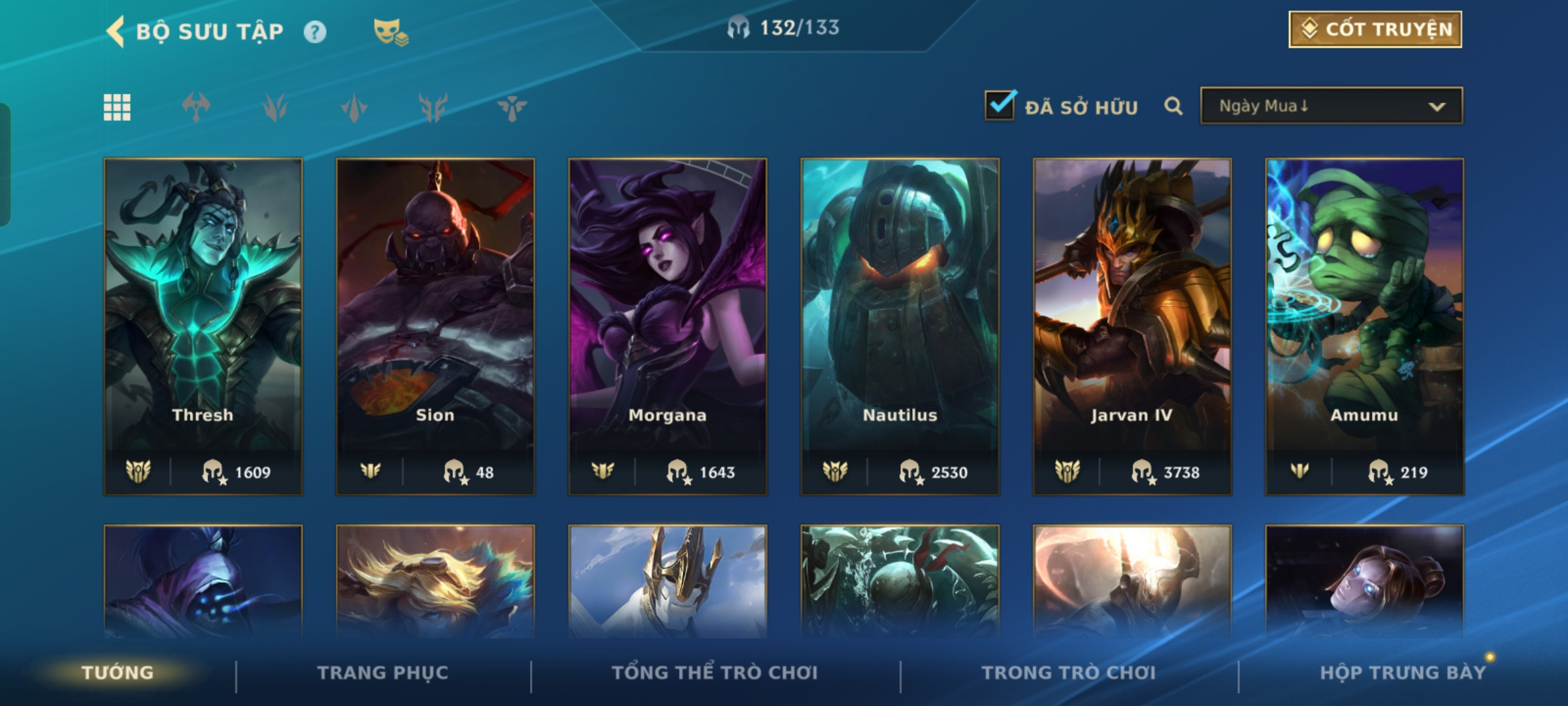The image size is (1568, 706).
Task: Switch to the Tướng tab
Action: [x=118, y=673]
